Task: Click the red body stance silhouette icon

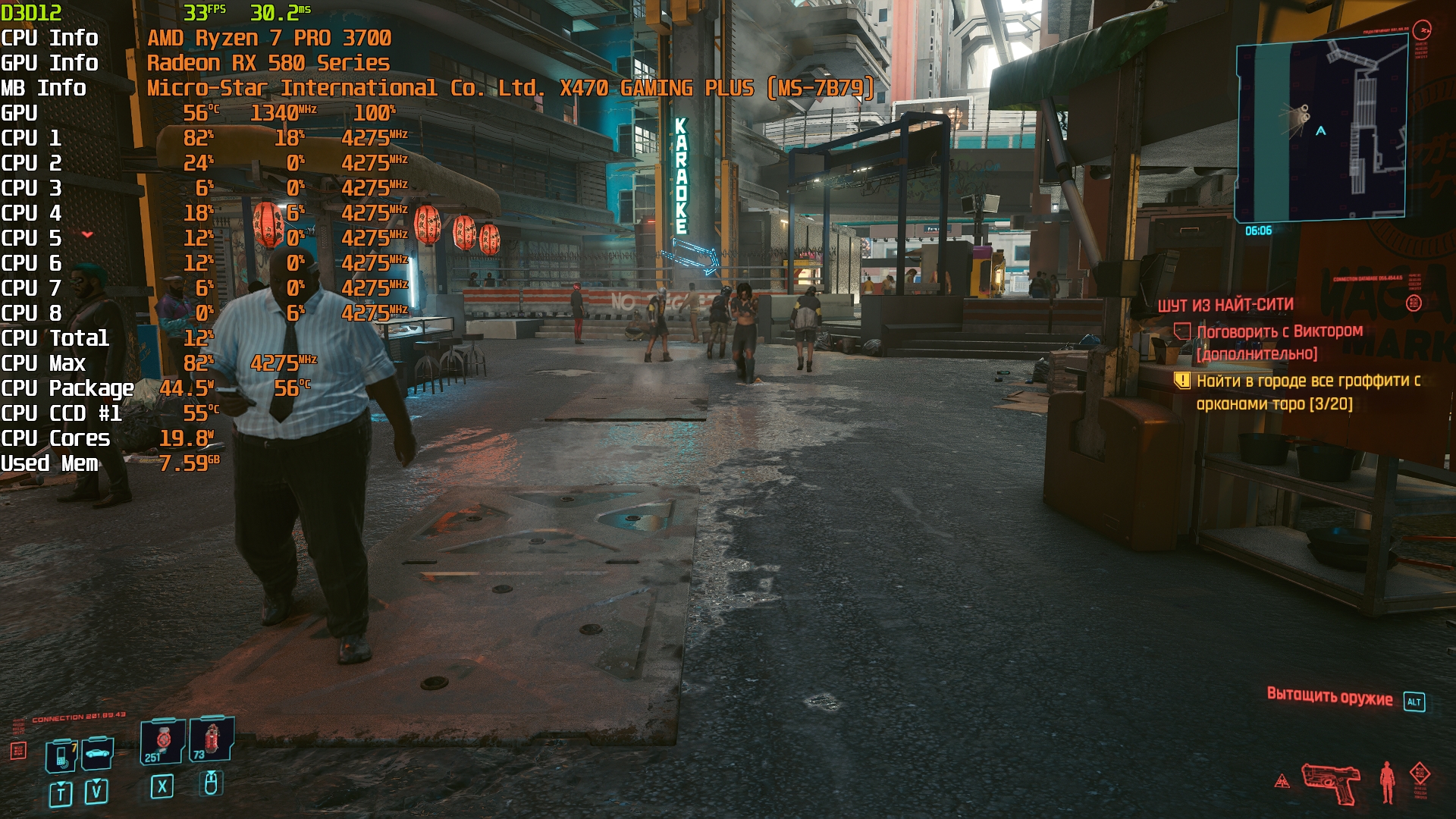Action: (1387, 782)
